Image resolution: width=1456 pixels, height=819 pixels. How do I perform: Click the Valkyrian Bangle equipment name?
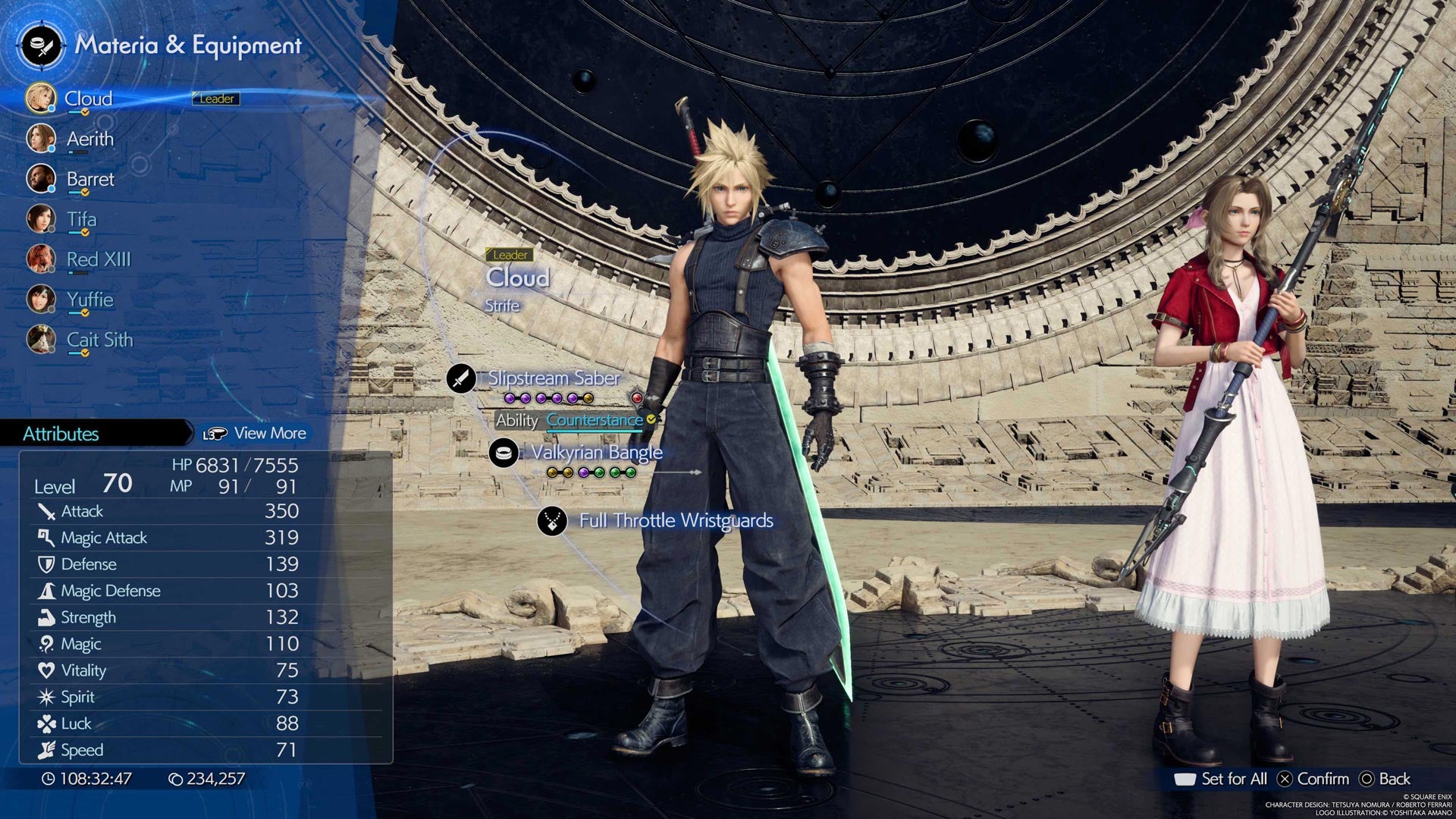598,452
